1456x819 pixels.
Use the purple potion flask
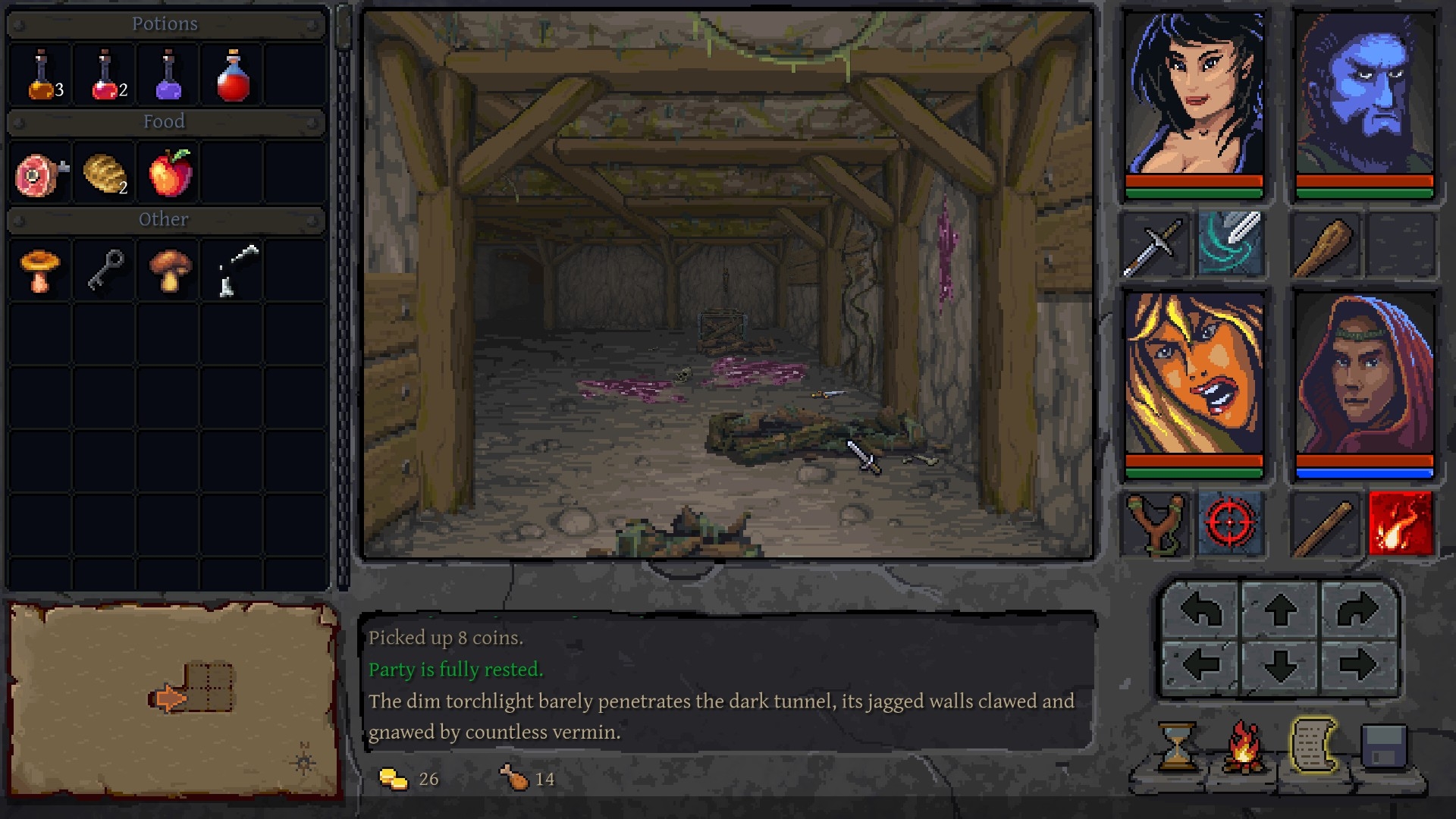pos(168,77)
